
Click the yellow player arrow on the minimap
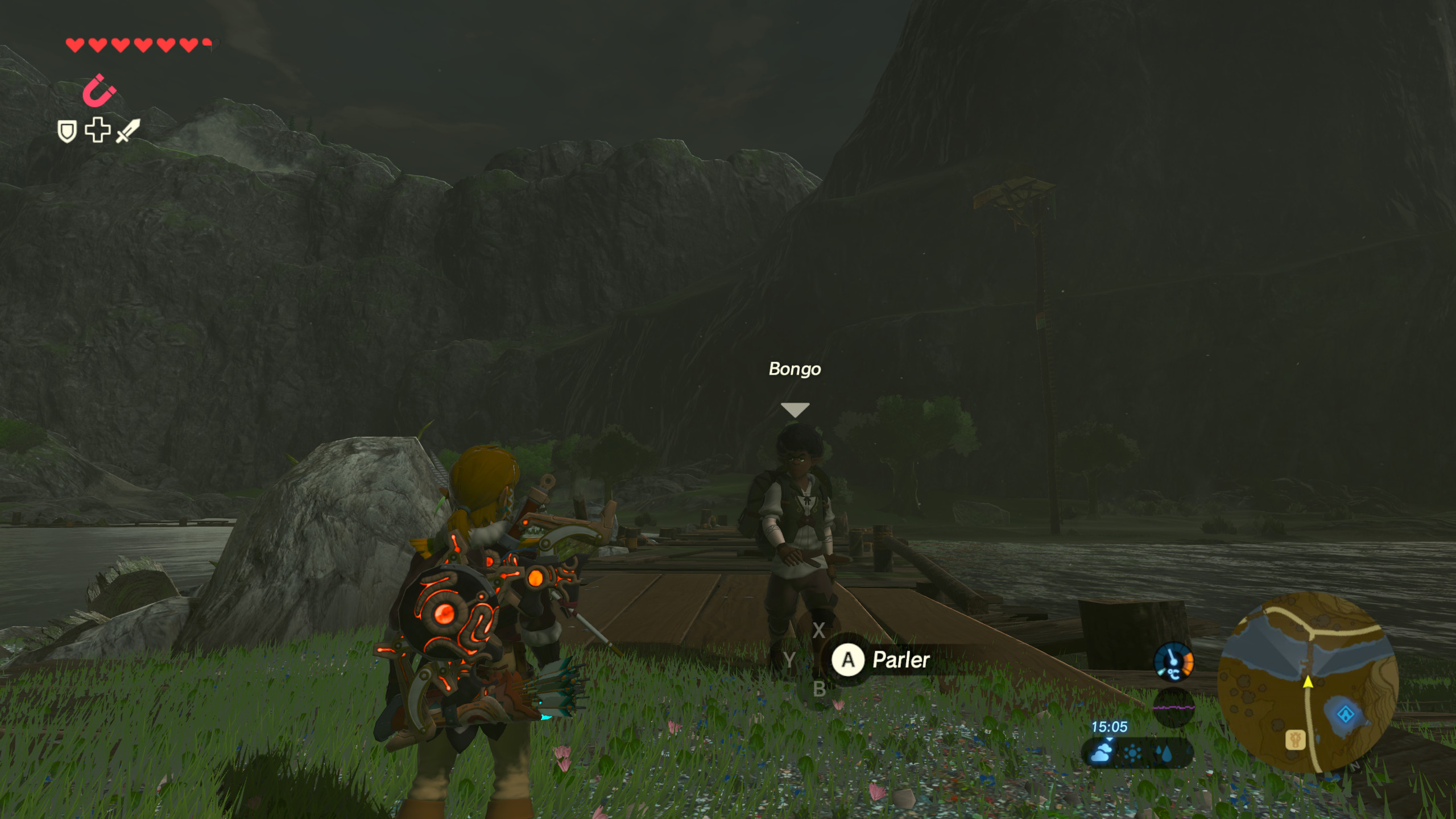[x=1308, y=682]
